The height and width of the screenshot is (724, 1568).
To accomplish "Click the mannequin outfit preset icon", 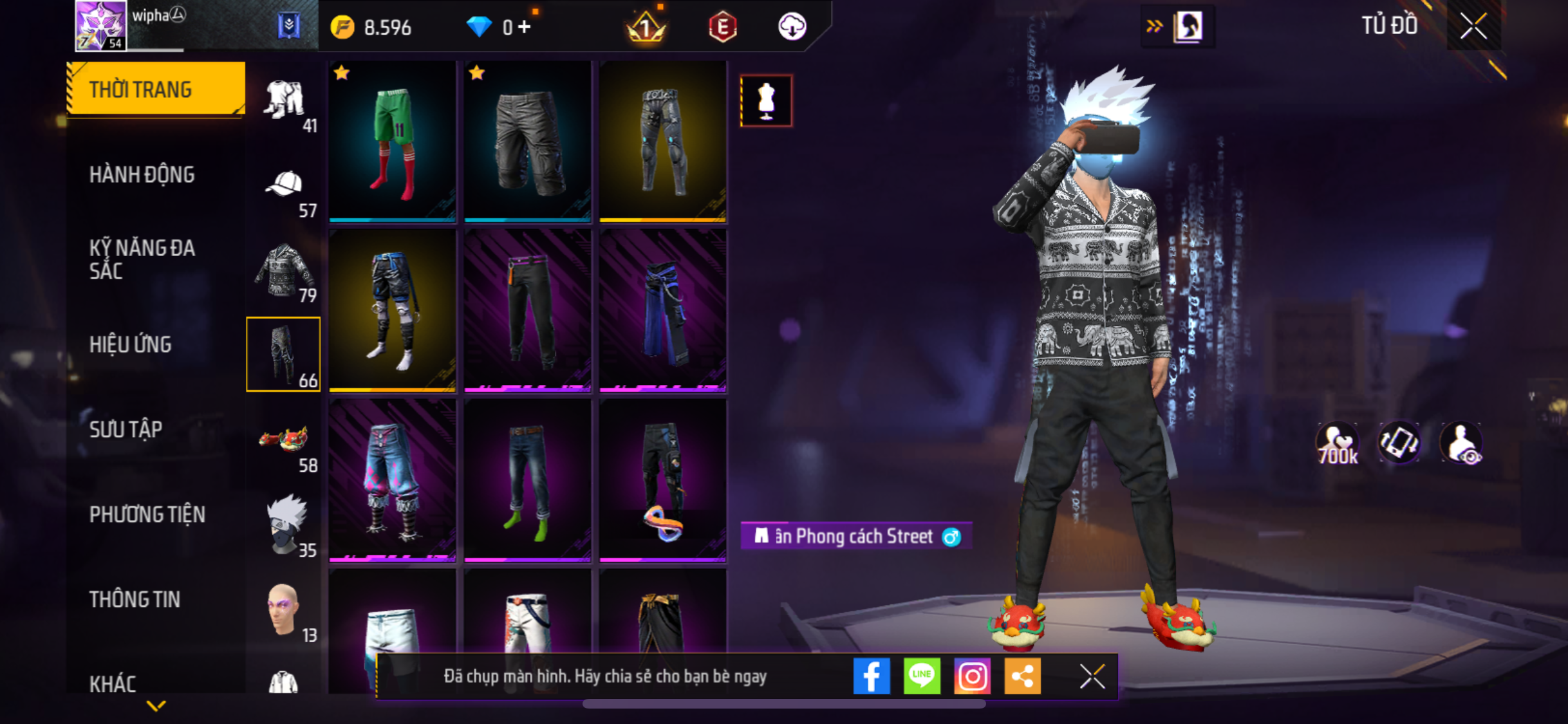I will point(766,101).
